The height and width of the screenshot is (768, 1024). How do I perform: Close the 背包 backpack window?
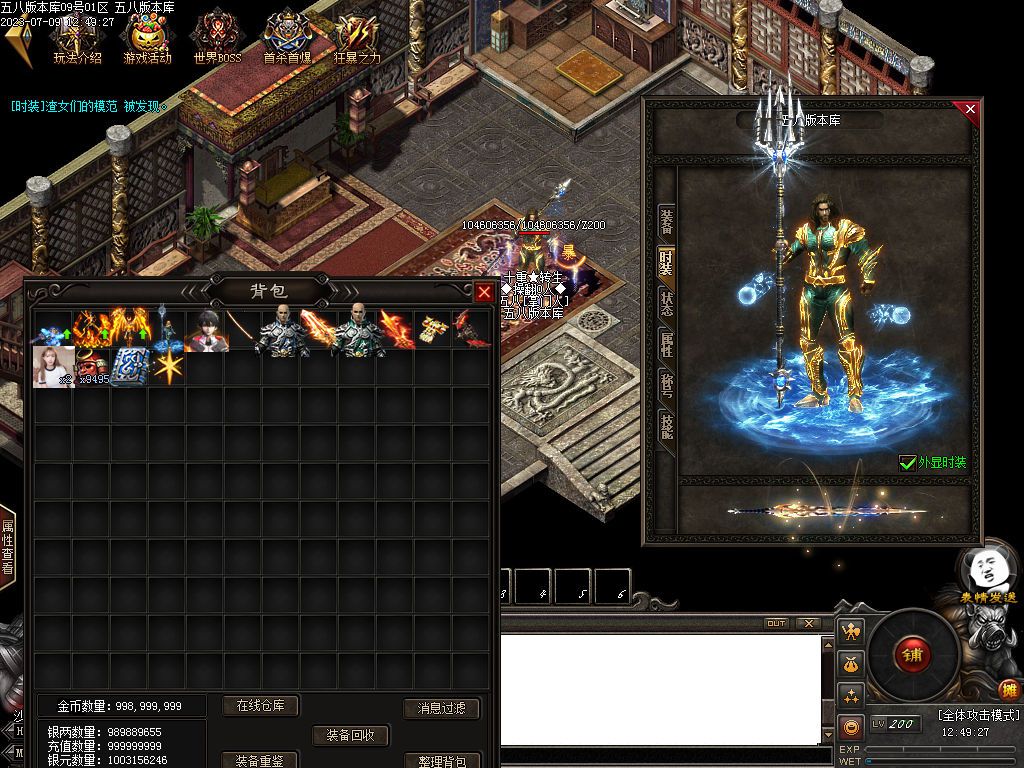[x=484, y=292]
